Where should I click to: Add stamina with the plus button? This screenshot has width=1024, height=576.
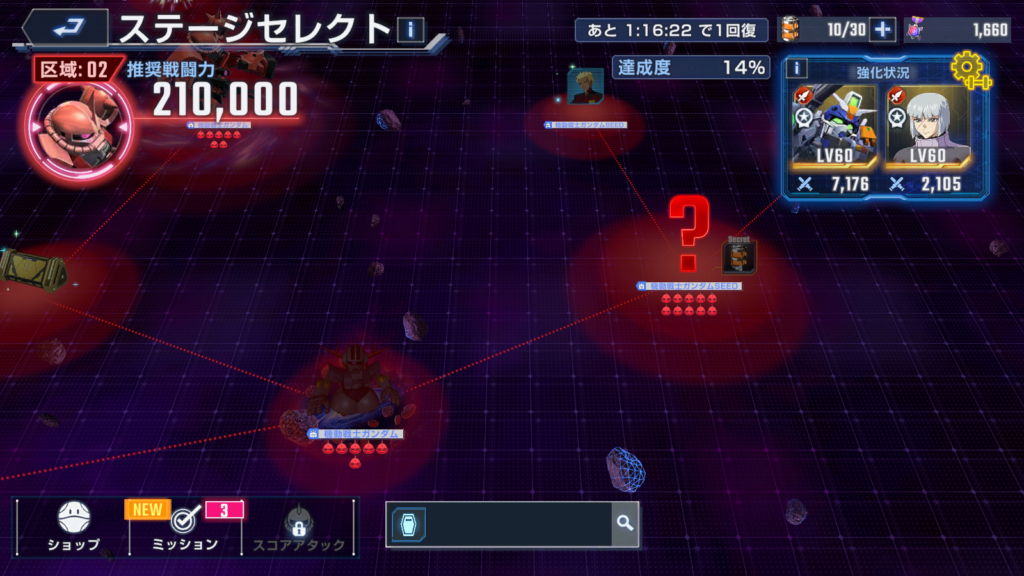tap(882, 30)
